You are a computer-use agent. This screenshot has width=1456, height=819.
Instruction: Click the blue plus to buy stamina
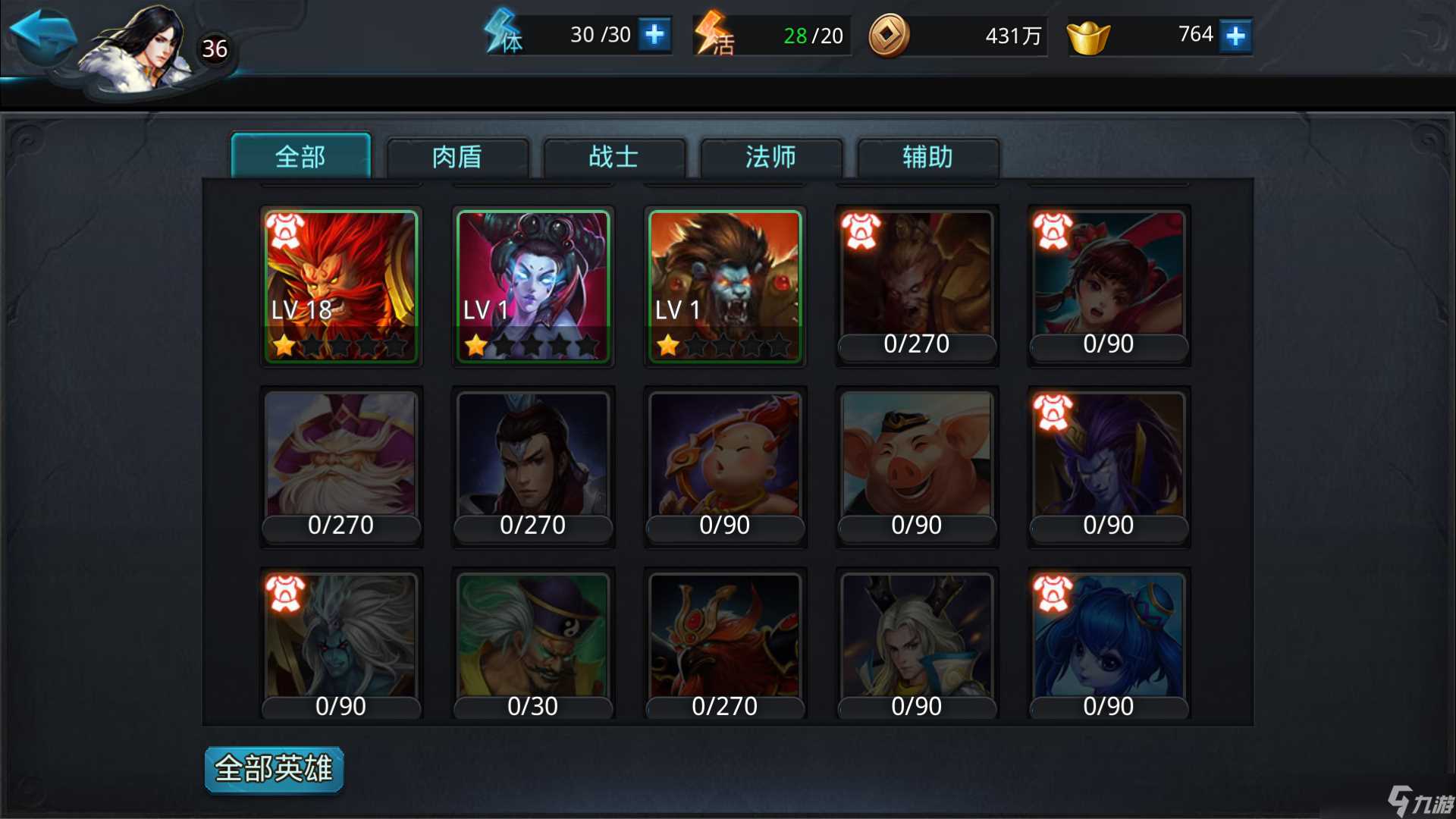click(654, 34)
